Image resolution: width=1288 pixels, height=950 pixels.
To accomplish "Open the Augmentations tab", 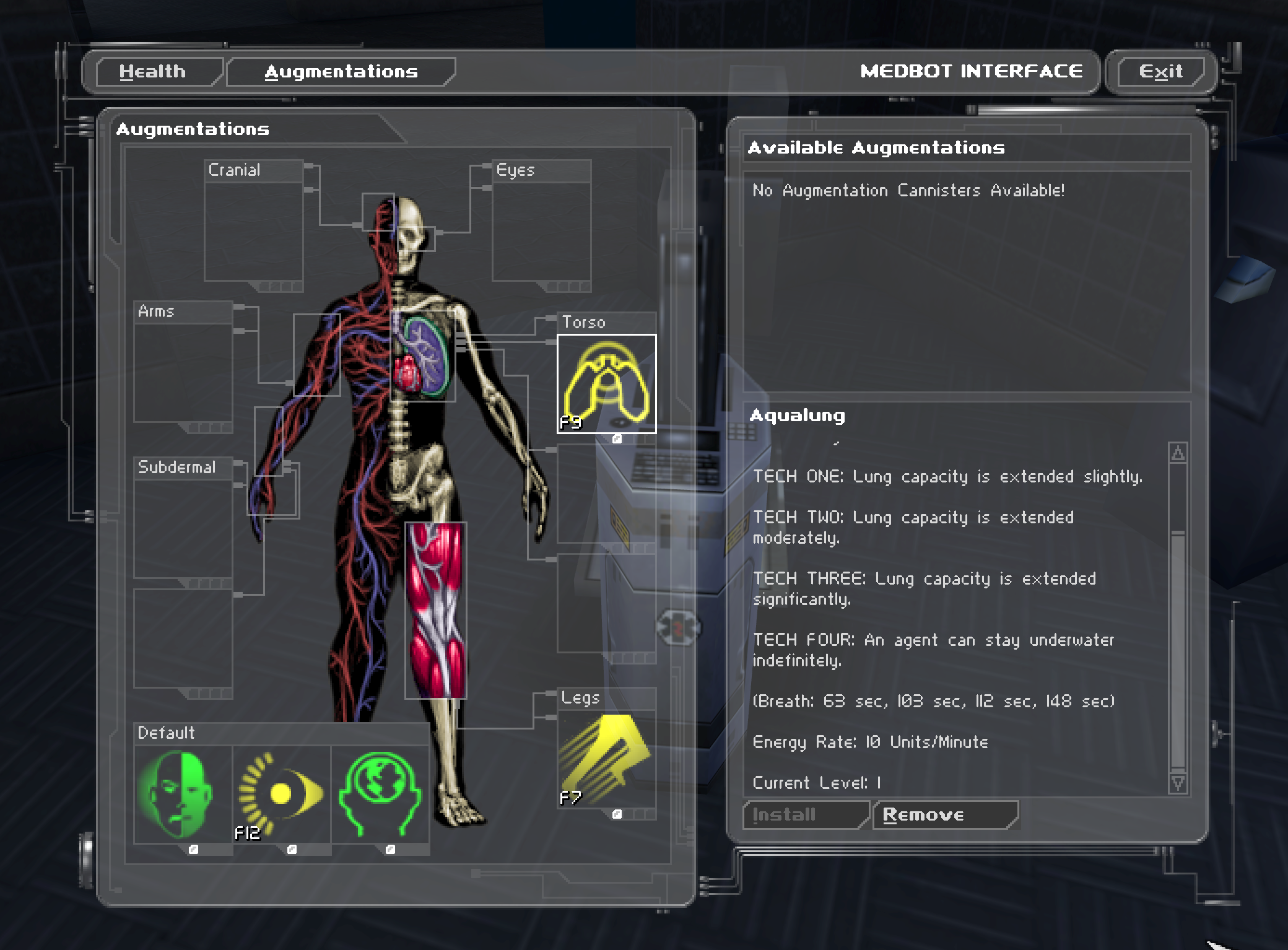I will click(x=341, y=72).
